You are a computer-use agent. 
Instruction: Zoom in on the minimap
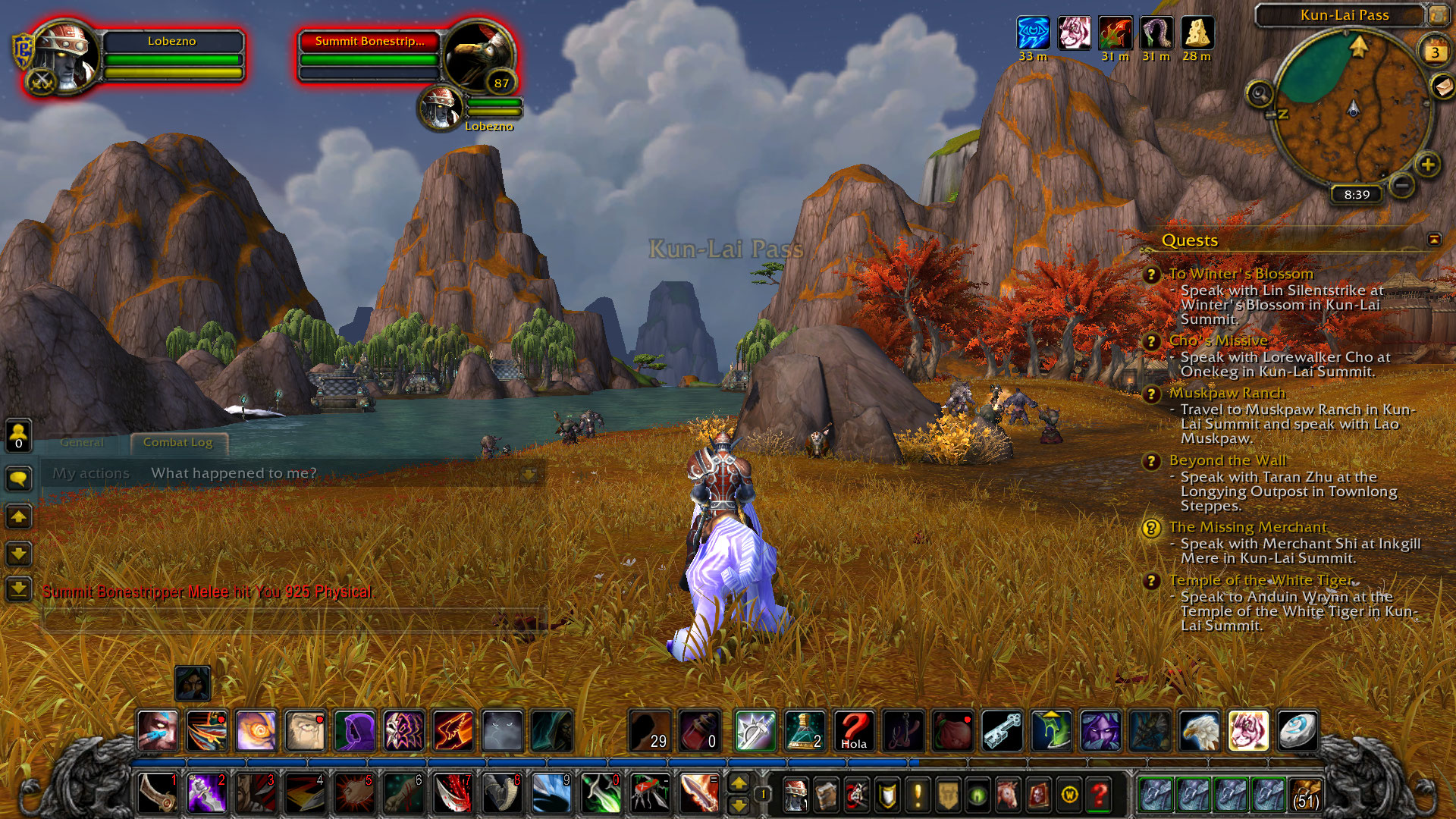click(1427, 164)
